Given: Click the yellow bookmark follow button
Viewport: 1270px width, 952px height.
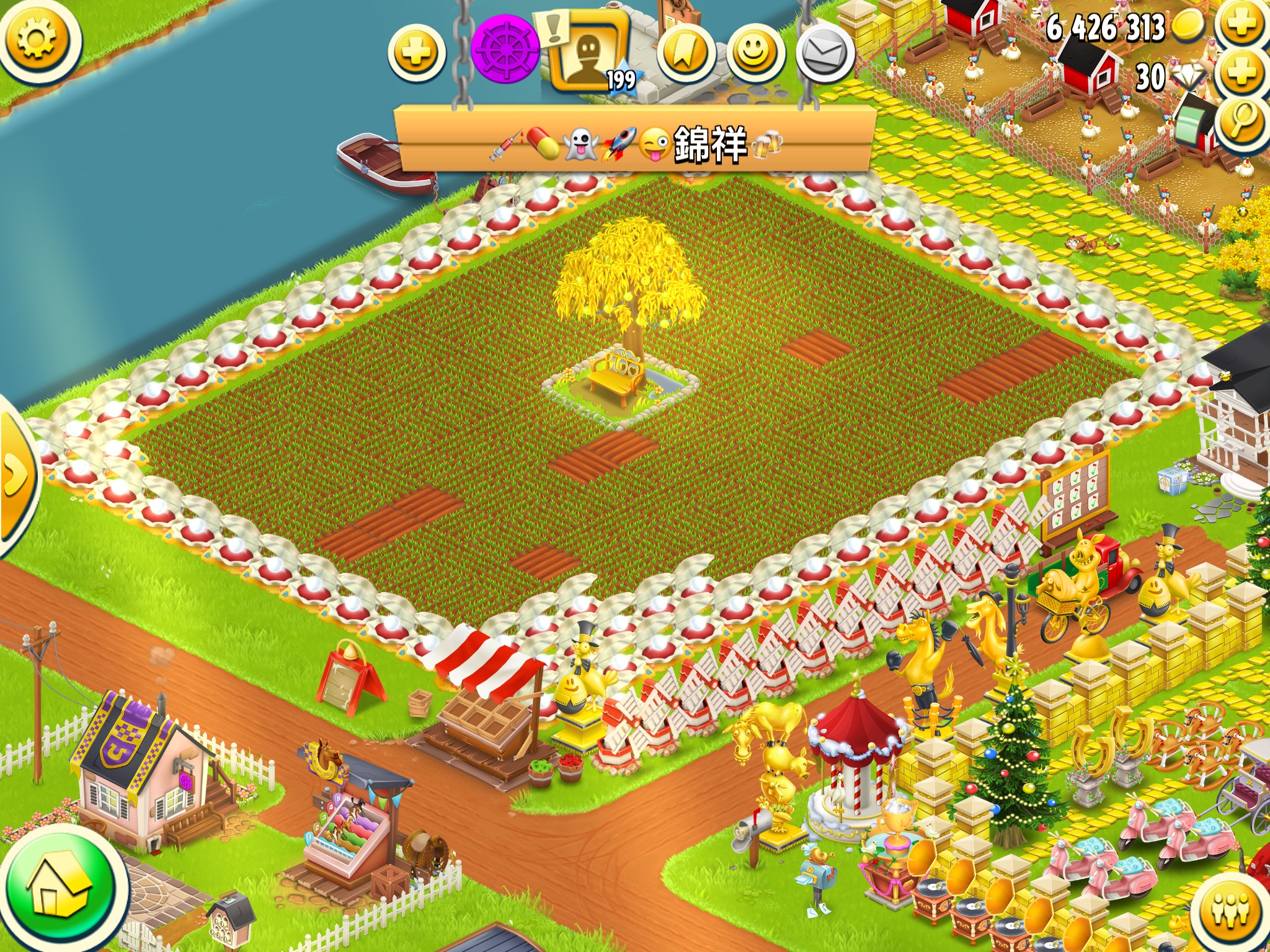Looking at the screenshot, I should 686,53.
